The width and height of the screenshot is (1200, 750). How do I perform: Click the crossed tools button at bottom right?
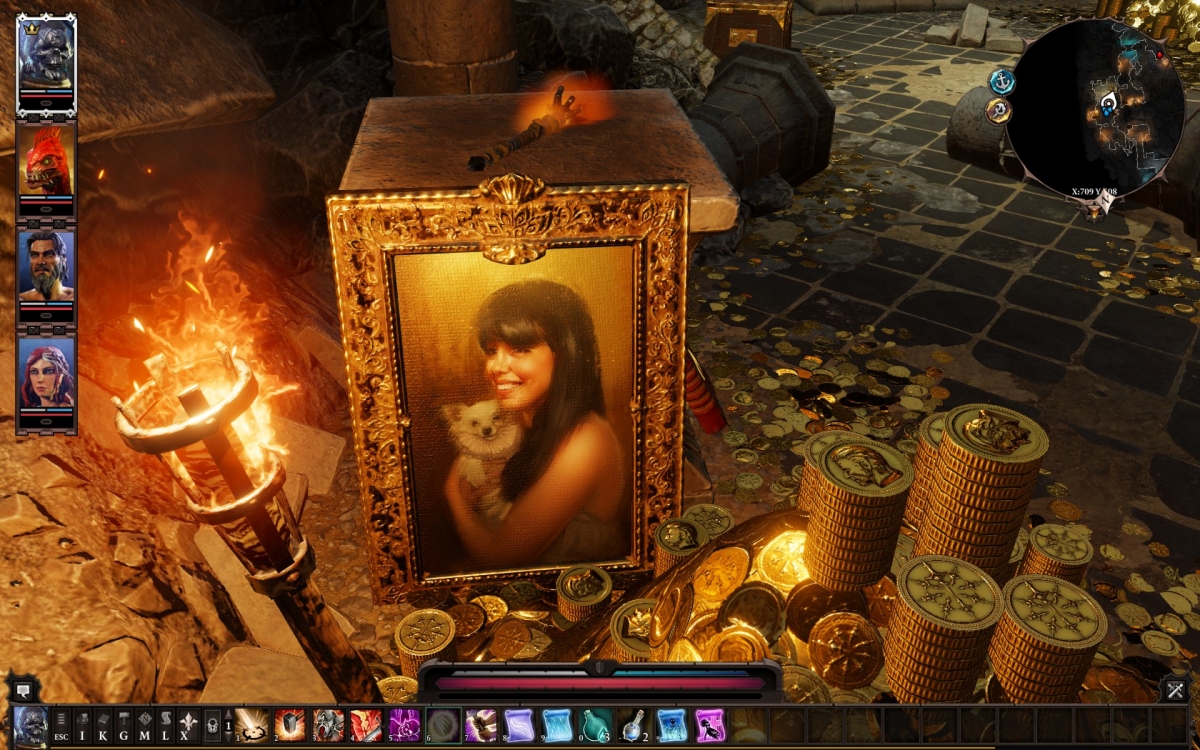1174,689
